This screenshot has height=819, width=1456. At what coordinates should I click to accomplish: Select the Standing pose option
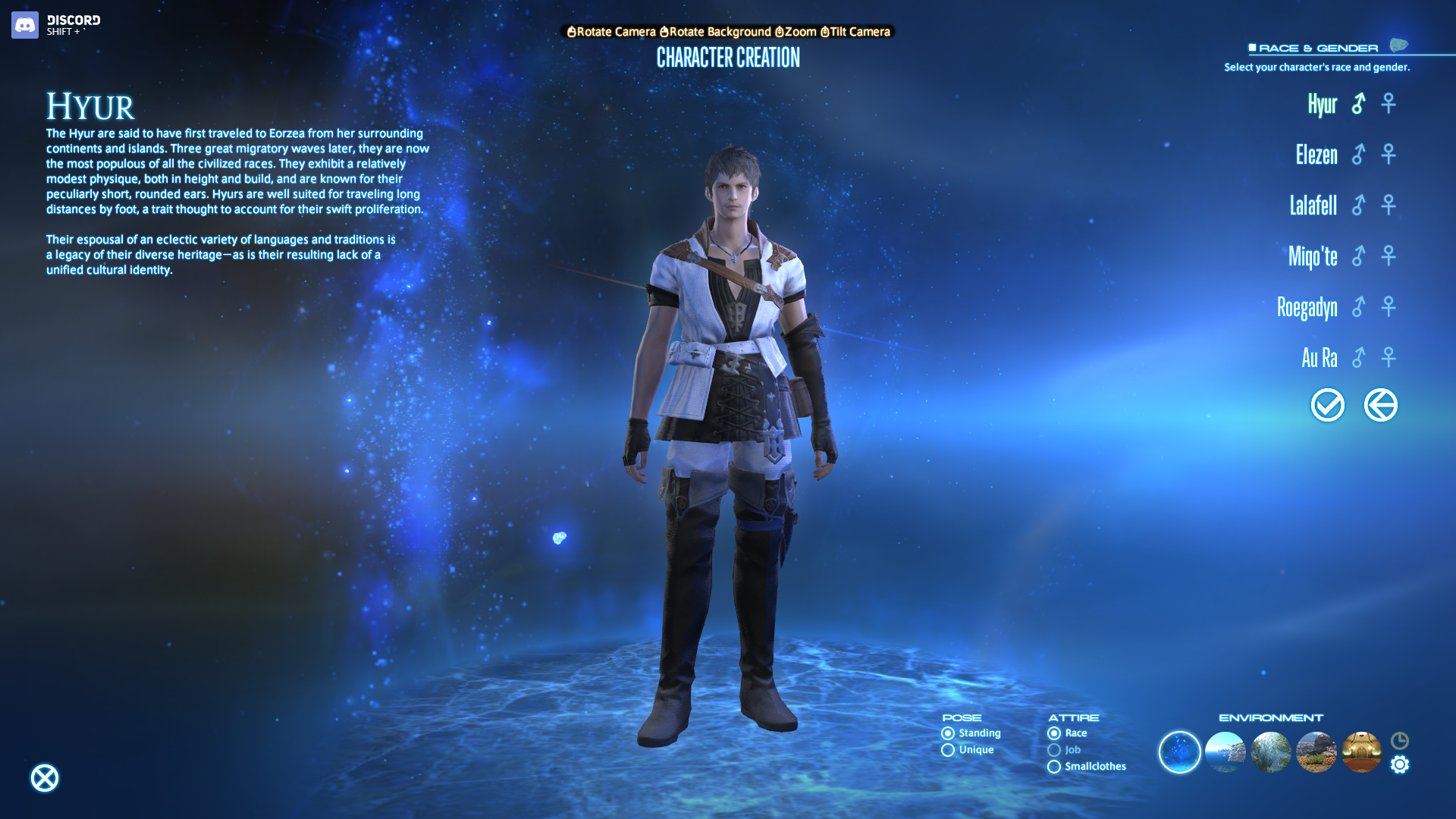pos(948,733)
